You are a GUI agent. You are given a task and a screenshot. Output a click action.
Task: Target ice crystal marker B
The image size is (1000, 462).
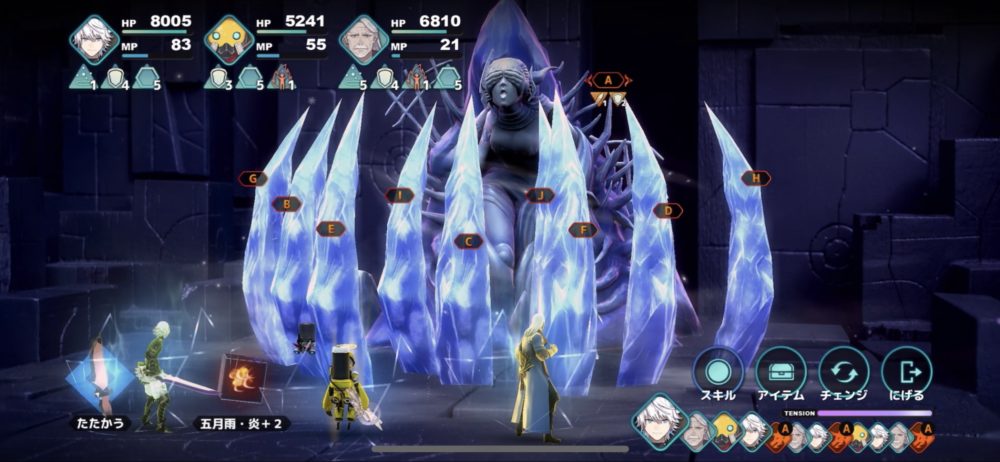pyautogui.click(x=287, y=204)
